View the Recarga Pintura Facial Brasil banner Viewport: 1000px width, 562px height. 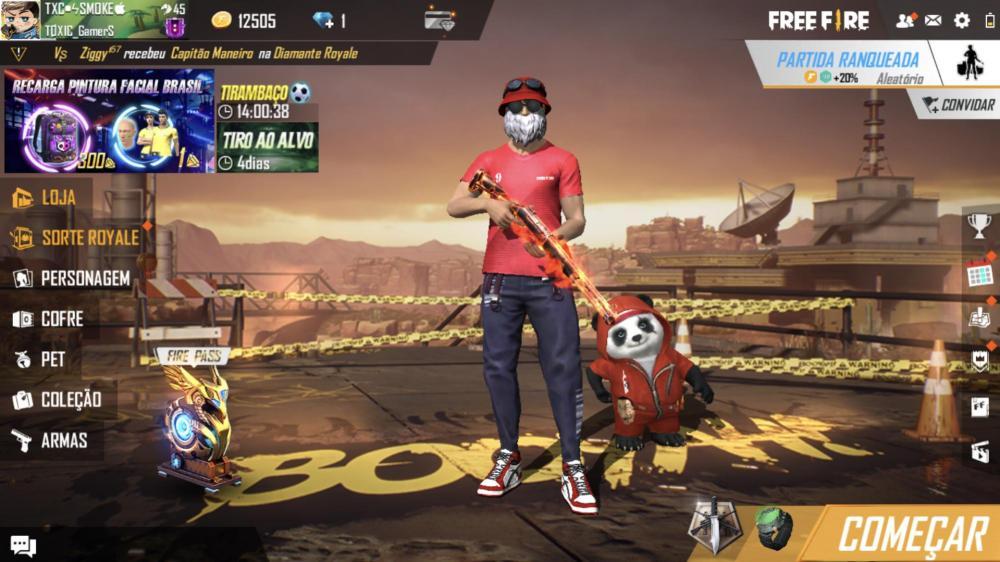click(108, 121)
